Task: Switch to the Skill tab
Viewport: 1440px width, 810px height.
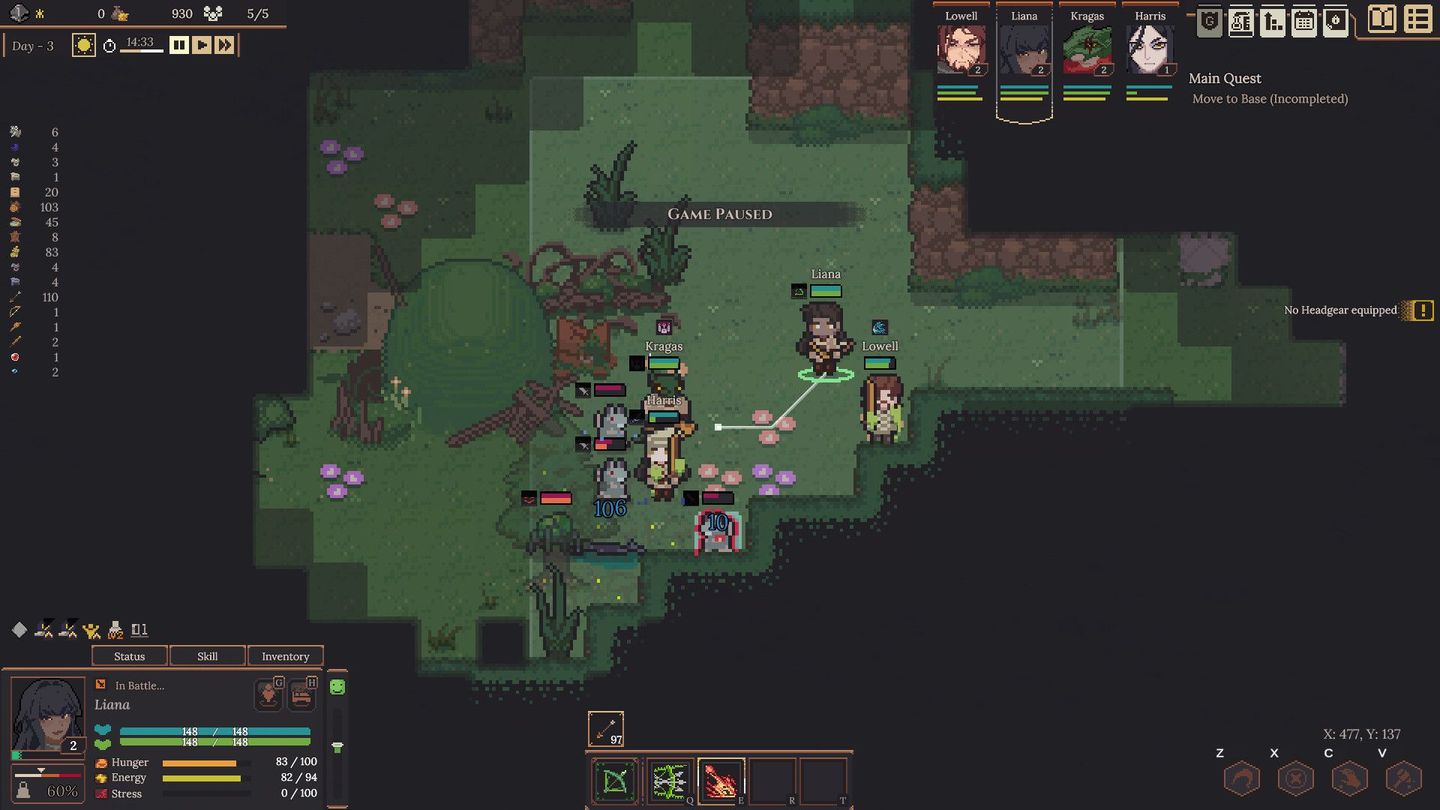Action: click(x=207, y=656)
